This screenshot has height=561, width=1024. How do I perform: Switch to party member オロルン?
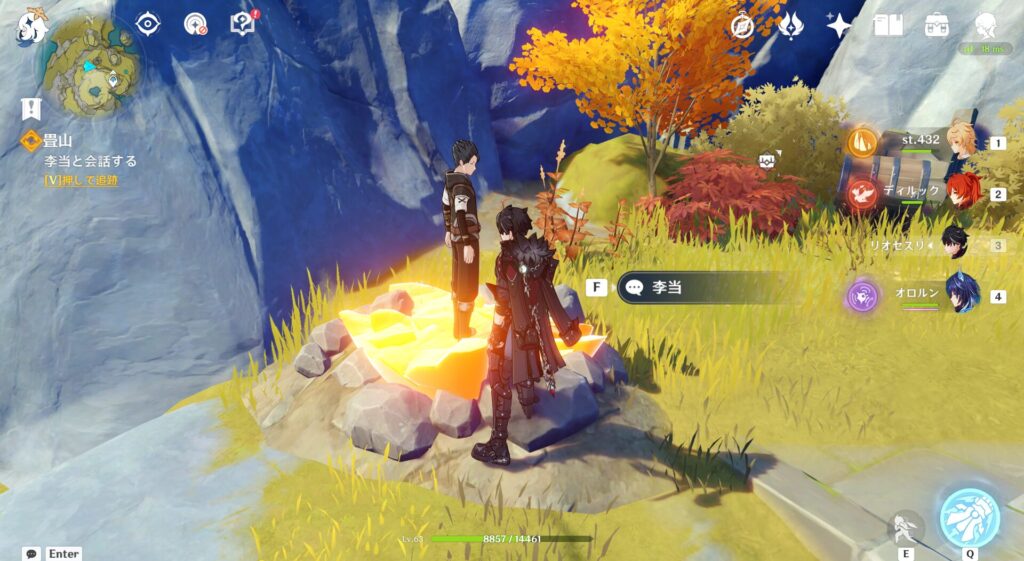tap(962, 295)
